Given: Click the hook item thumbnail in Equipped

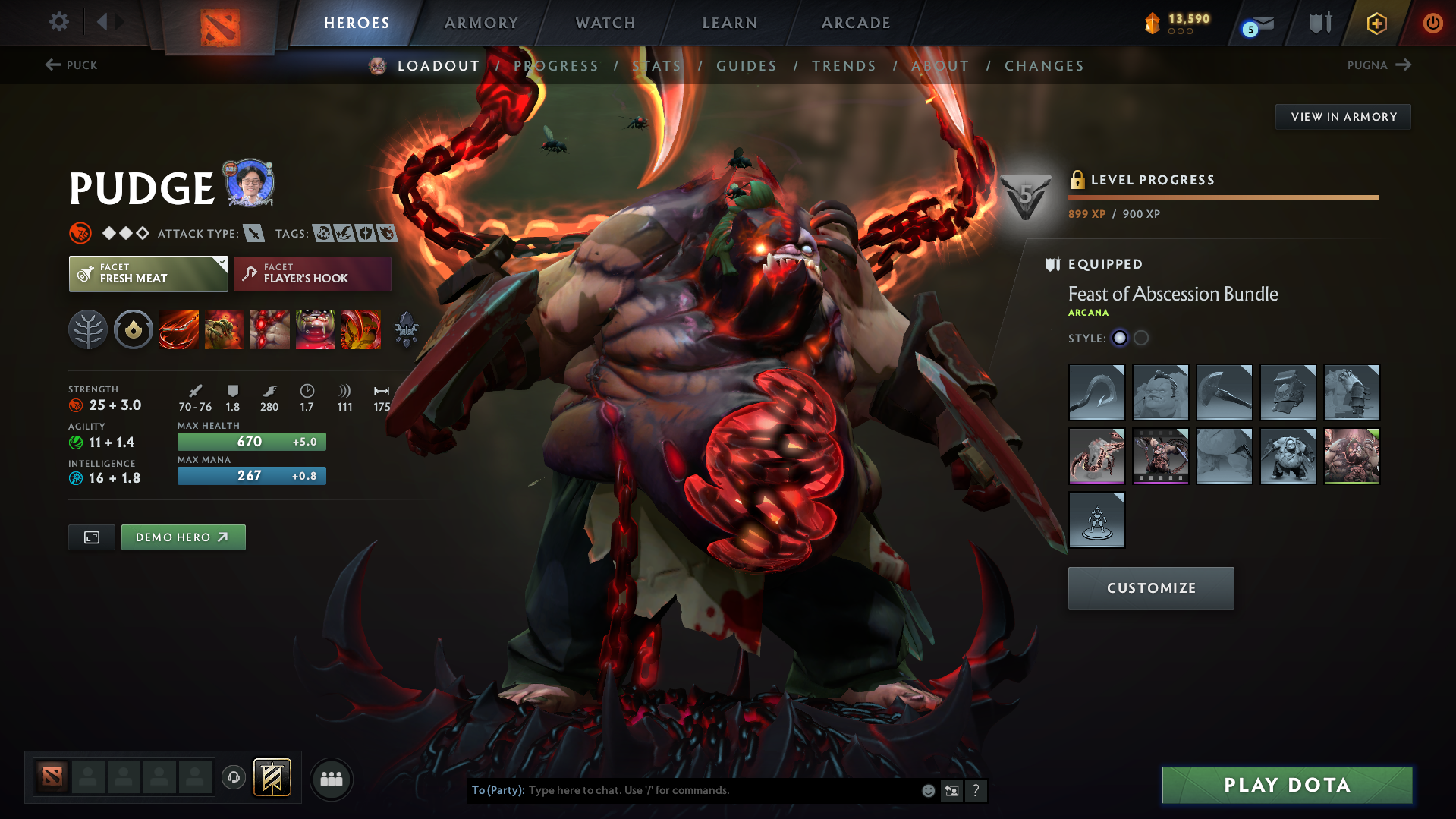Looking at the screenshot, I should click(x=1096, y=392).
